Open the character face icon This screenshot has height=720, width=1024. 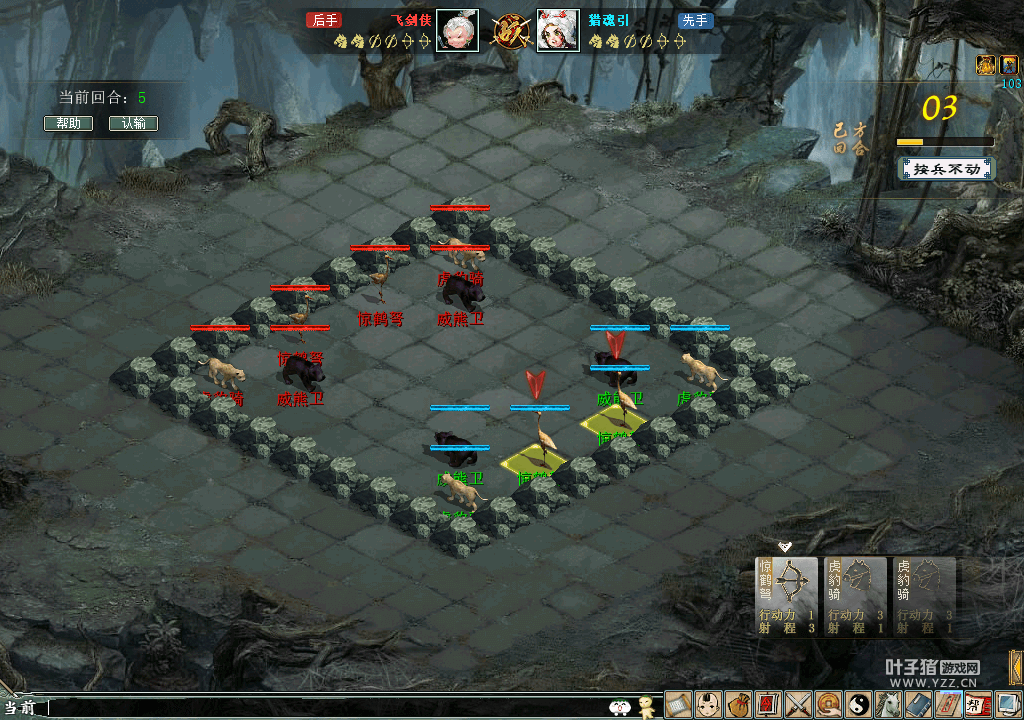coord(709,704)
